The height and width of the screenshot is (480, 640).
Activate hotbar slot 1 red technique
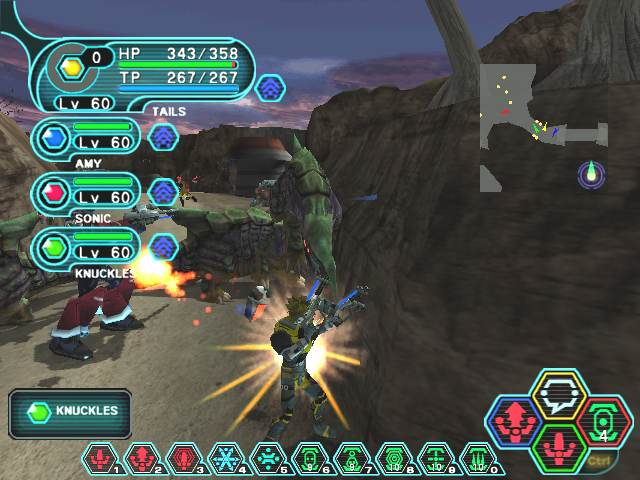coord(101,459)
